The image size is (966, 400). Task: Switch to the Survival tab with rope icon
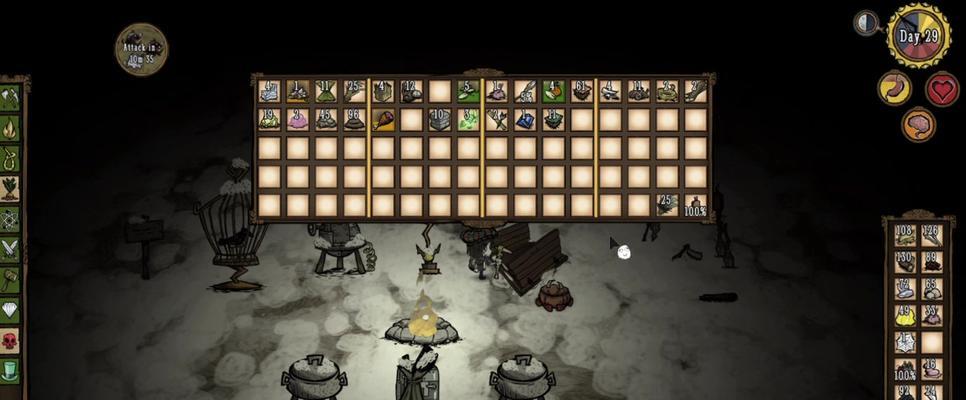[x=10, y=159]
